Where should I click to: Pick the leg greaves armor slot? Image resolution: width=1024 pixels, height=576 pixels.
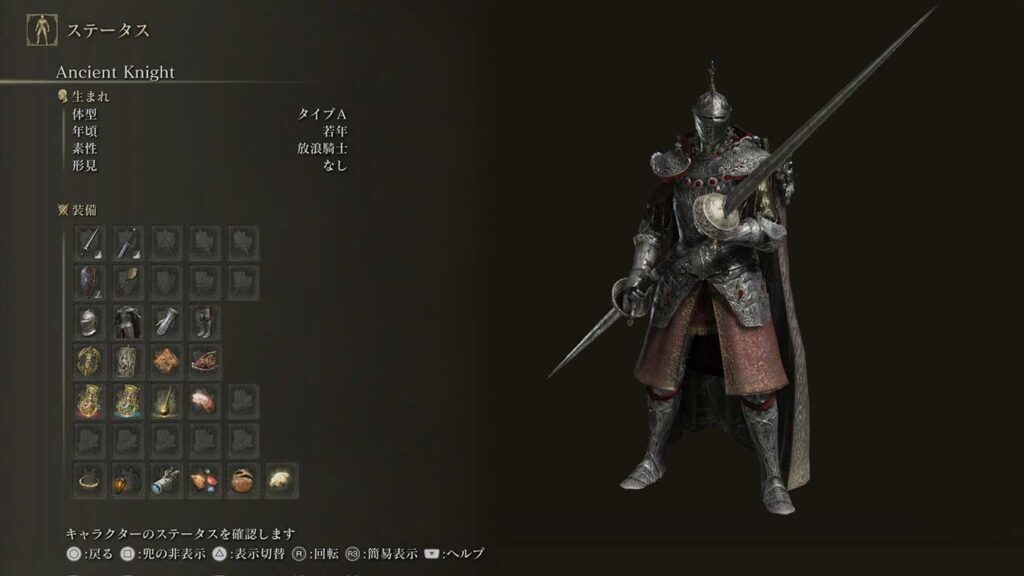204,321
